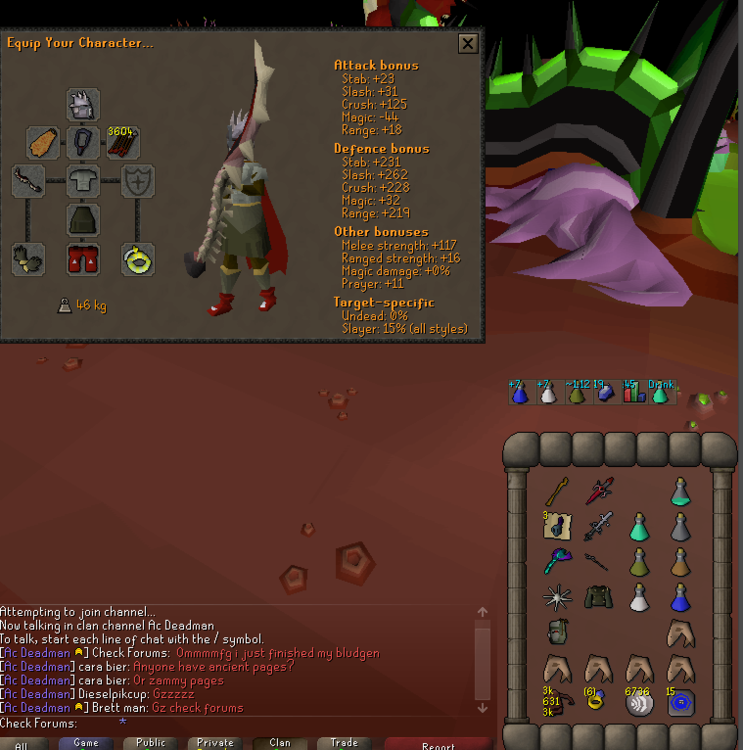Screen dimensions: 743x750
Task: Select the spiked helmet equipment slot
Action: tap(83, 105)
